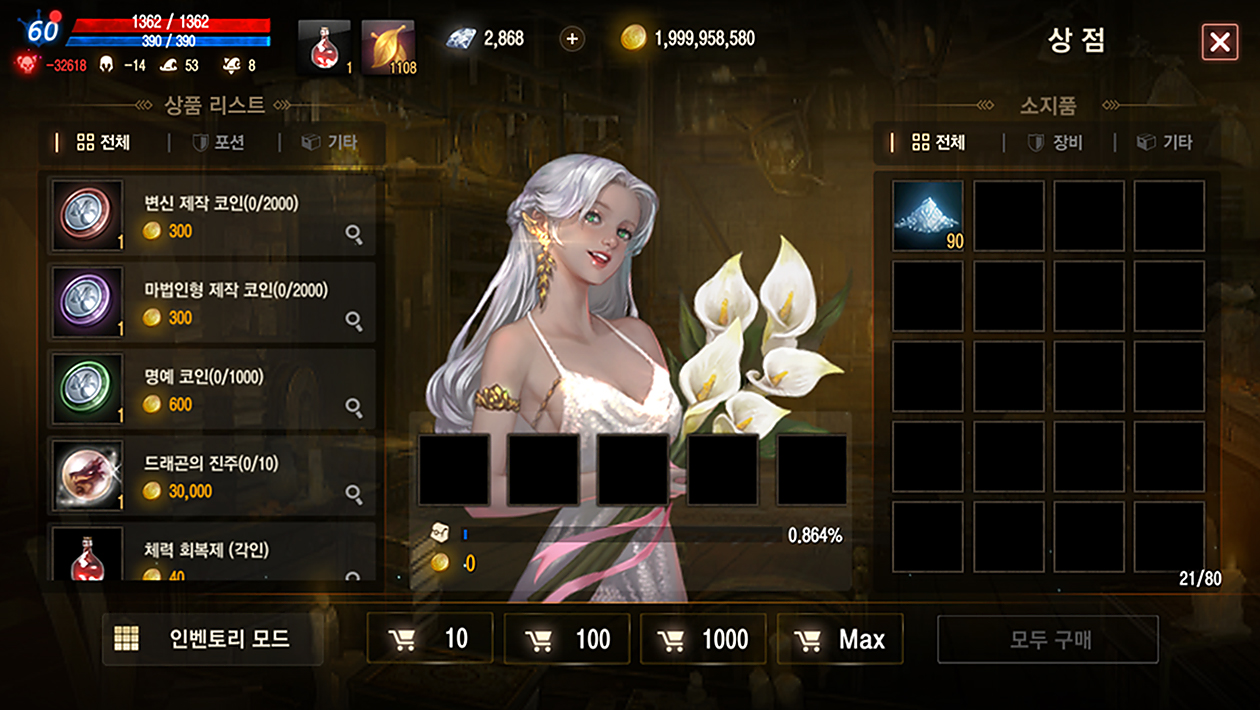1260x710 pixels.
Task: Show the 기타 tab in 소지품
Action: (1165, 143)
